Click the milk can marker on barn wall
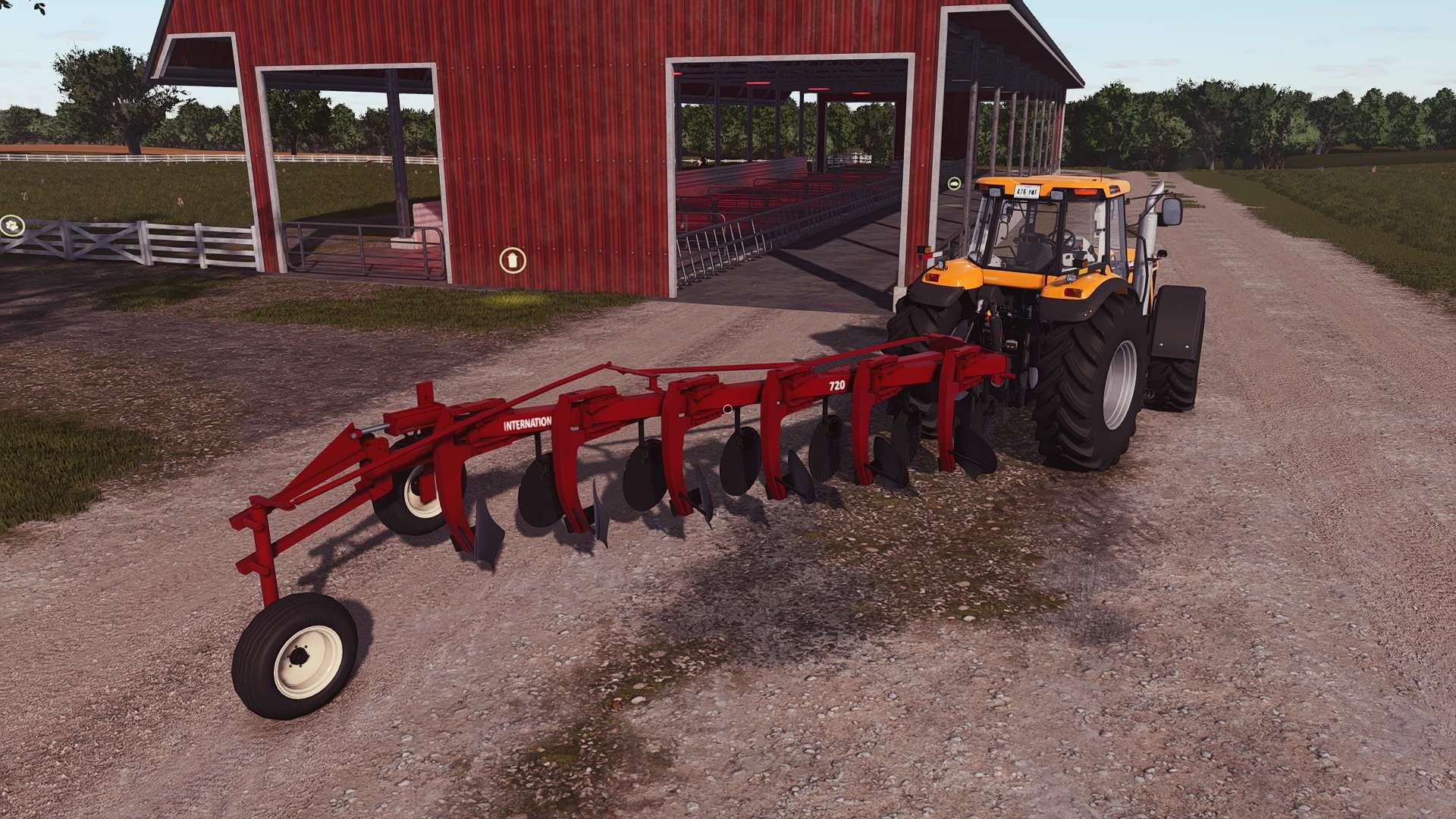The height and width of the screenshot is (819, 1456). (x=512, y=260)
